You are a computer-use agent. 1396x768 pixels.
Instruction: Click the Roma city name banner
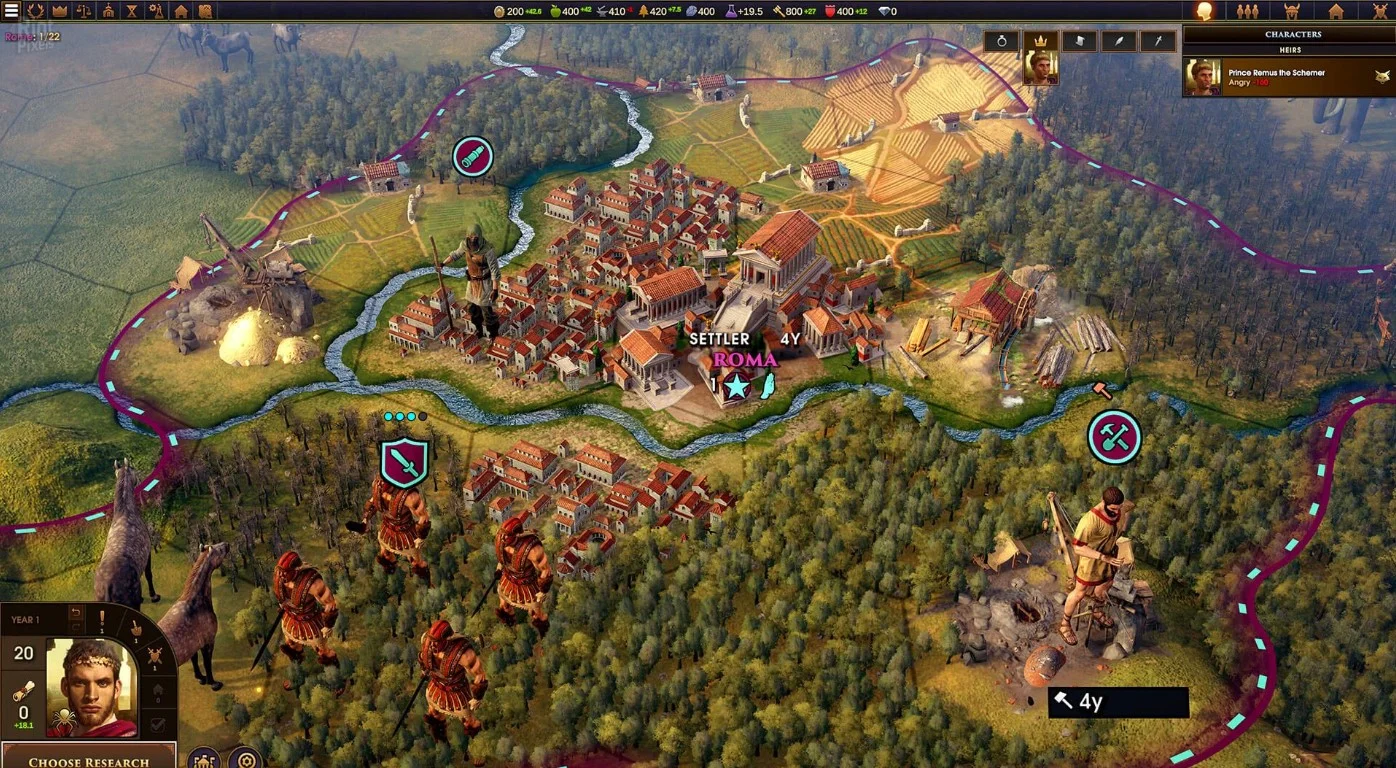(745, 359)
